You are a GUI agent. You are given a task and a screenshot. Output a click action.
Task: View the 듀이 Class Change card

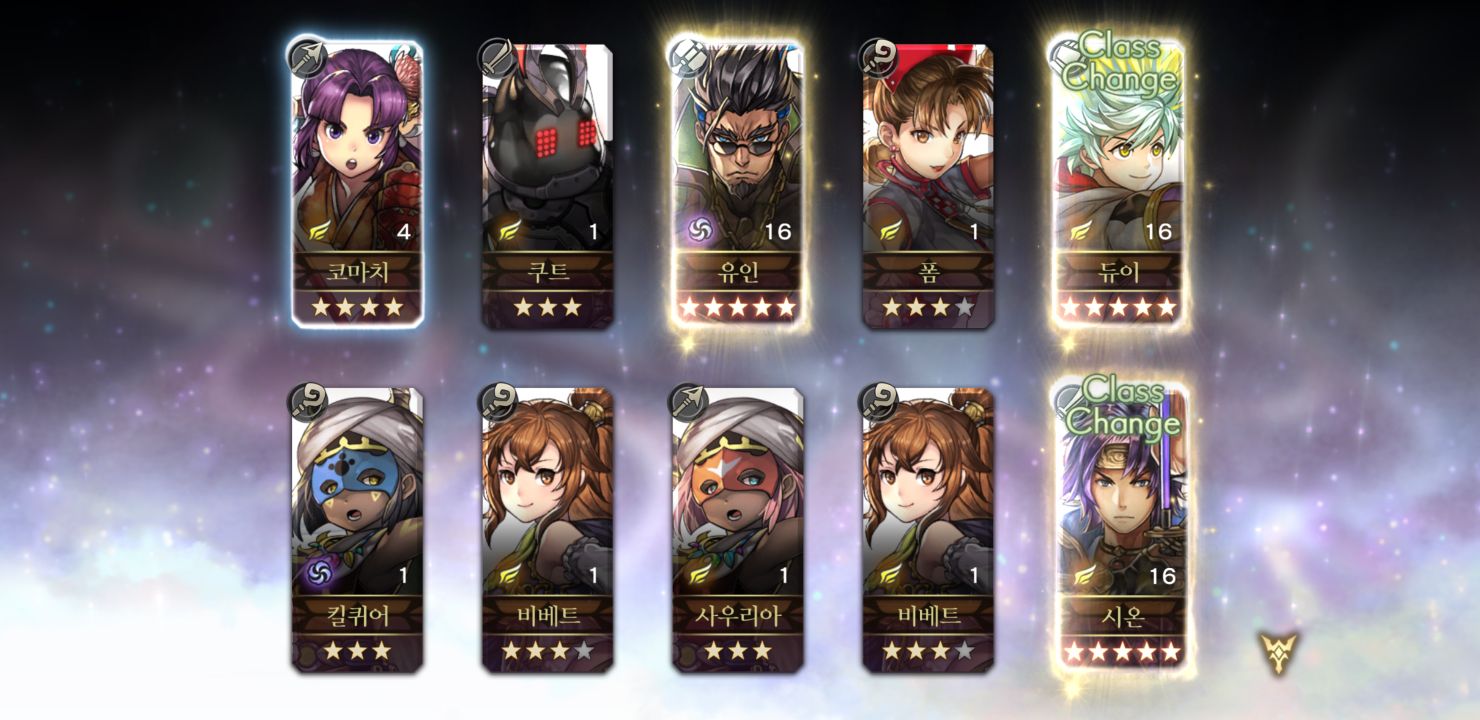click(1118, 183)
